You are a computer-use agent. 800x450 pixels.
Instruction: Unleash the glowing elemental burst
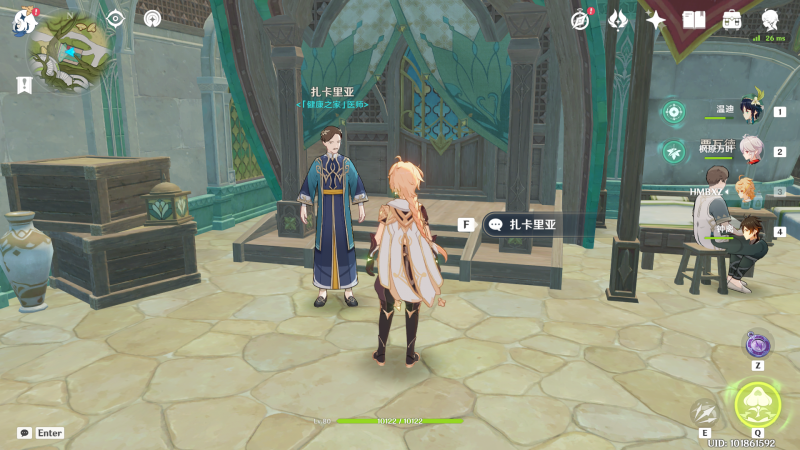[x=757, y=406]
